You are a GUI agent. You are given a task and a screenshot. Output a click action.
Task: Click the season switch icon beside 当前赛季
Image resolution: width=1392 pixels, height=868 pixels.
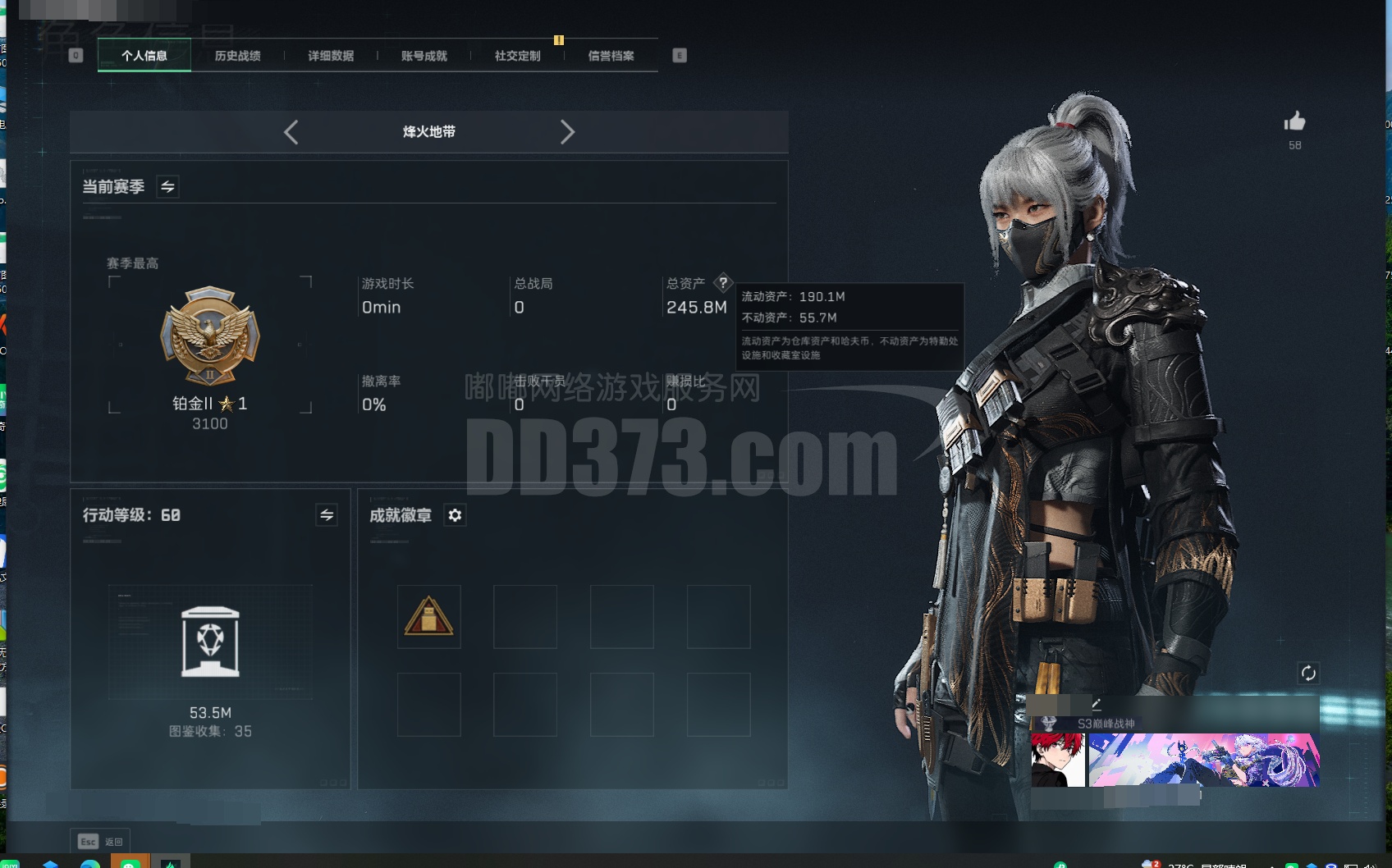point(168,186)
